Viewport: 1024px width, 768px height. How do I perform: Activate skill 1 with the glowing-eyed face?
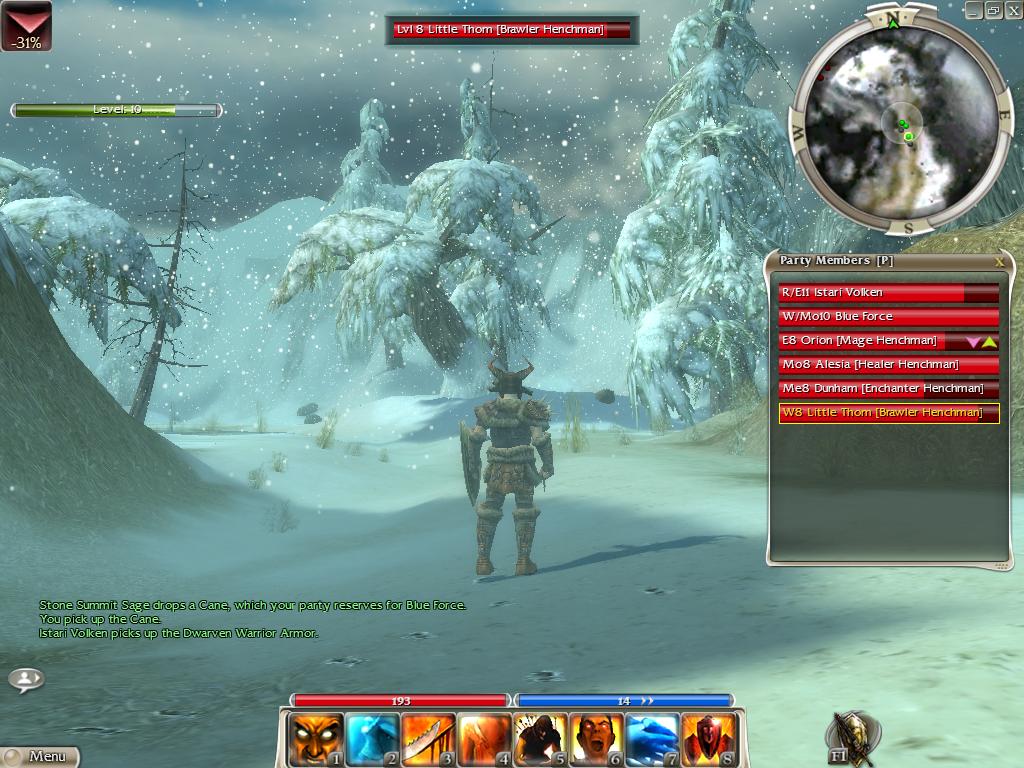click(x=315, y=739)
